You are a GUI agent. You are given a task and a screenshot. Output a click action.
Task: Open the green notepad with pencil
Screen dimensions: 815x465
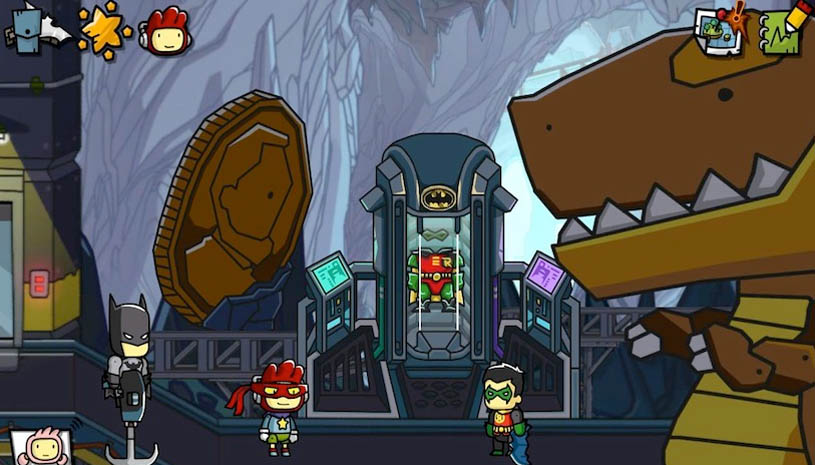(x=783, y=31)
